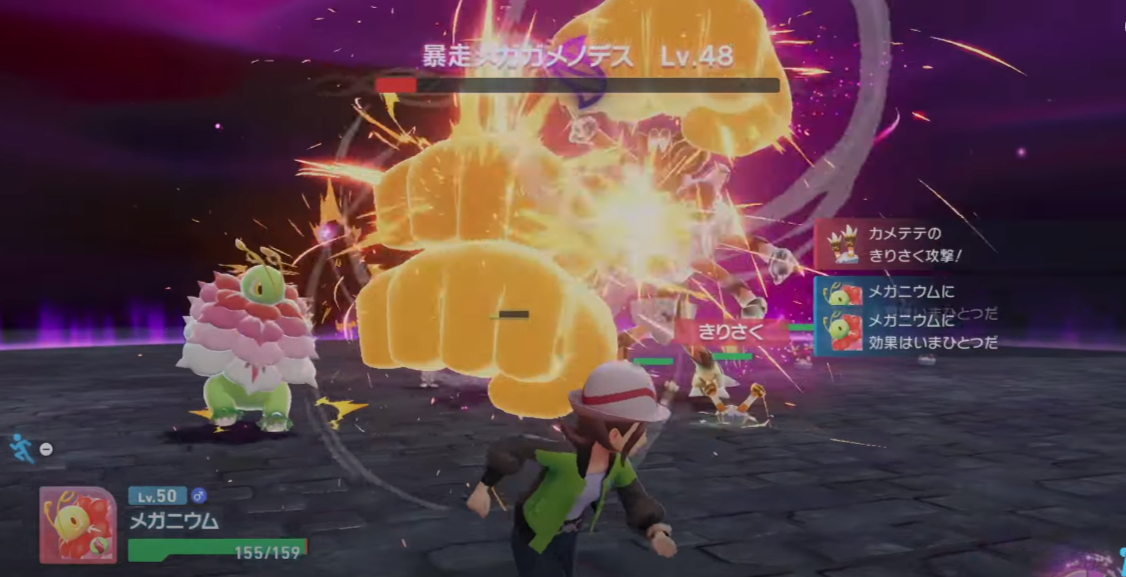Click the blue running figure icon
This screenshot has width=1126, height=577.
[22, 447]
